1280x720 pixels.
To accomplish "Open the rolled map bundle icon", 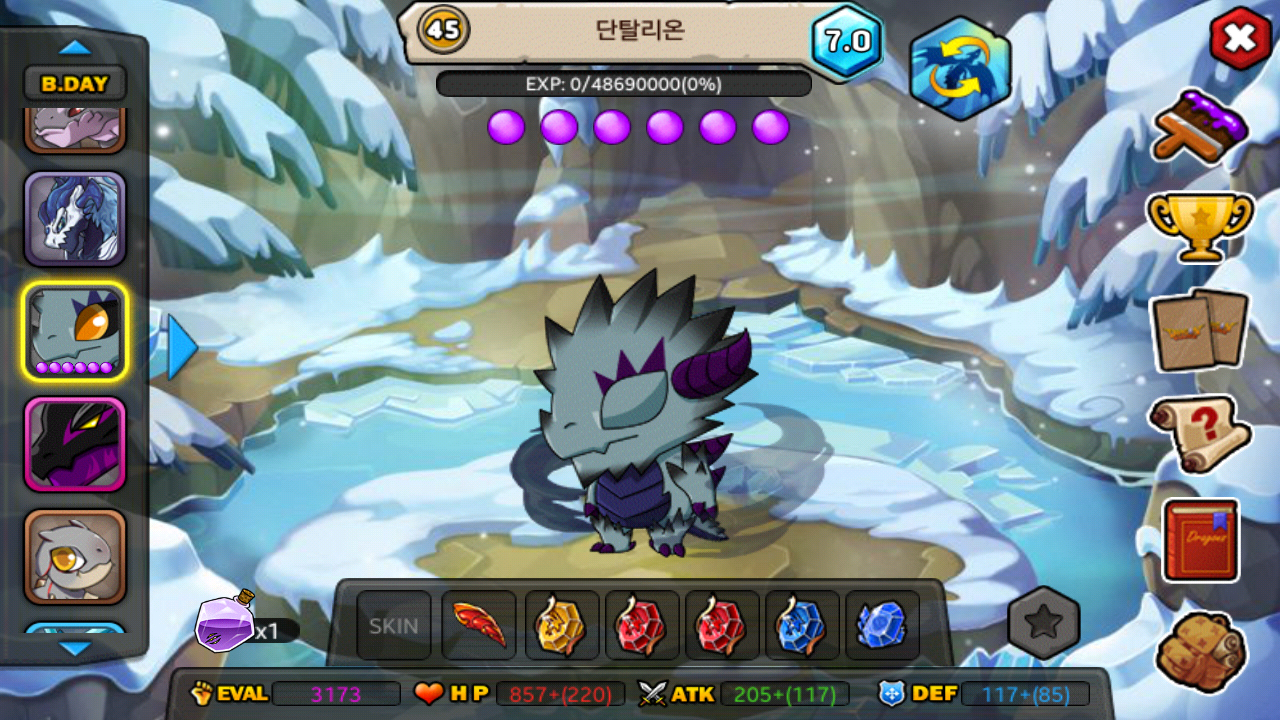I will coord(1200,651).
